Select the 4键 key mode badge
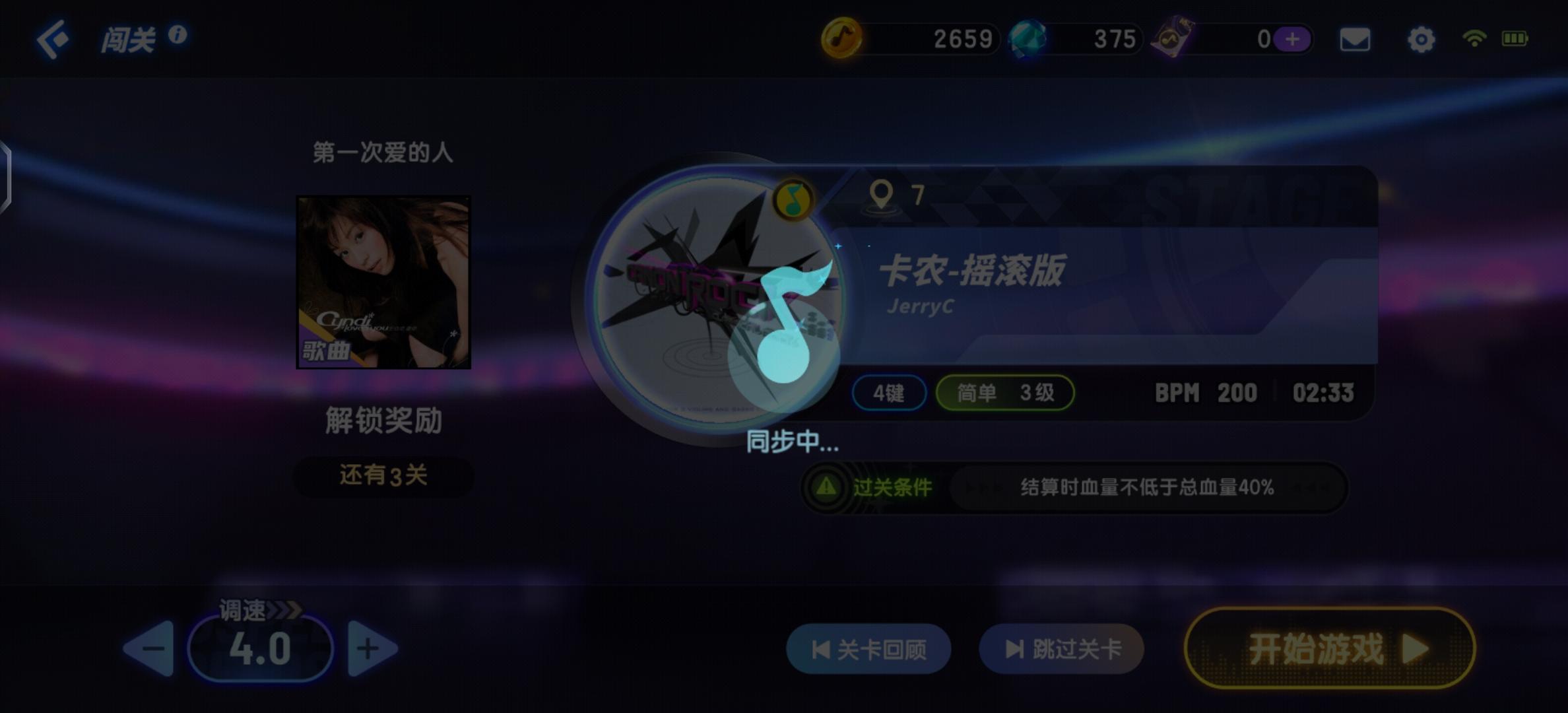This screenshot has width=1568, height=713. point(888,393)
